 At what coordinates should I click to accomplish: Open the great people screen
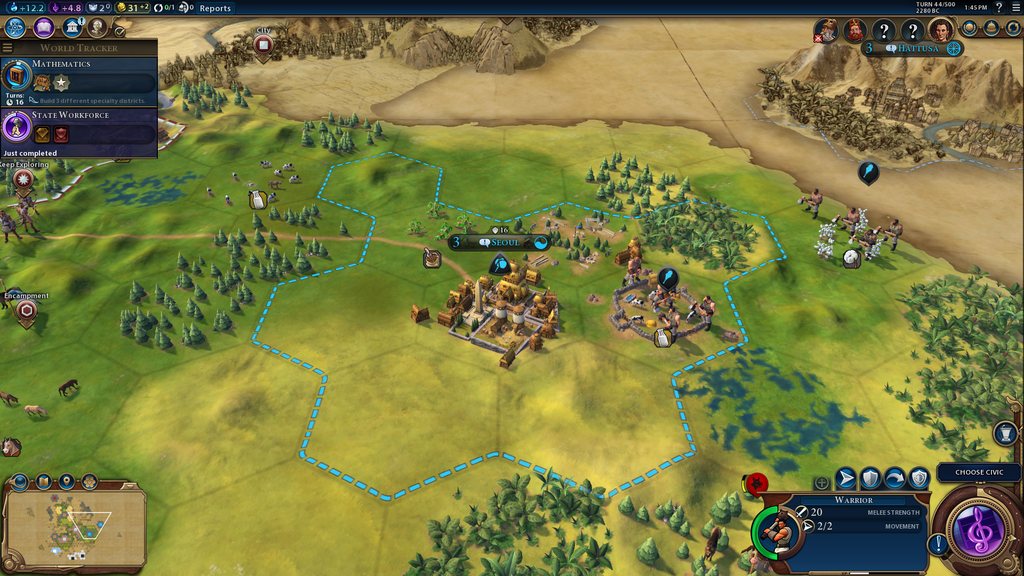(x=97, y=28)
